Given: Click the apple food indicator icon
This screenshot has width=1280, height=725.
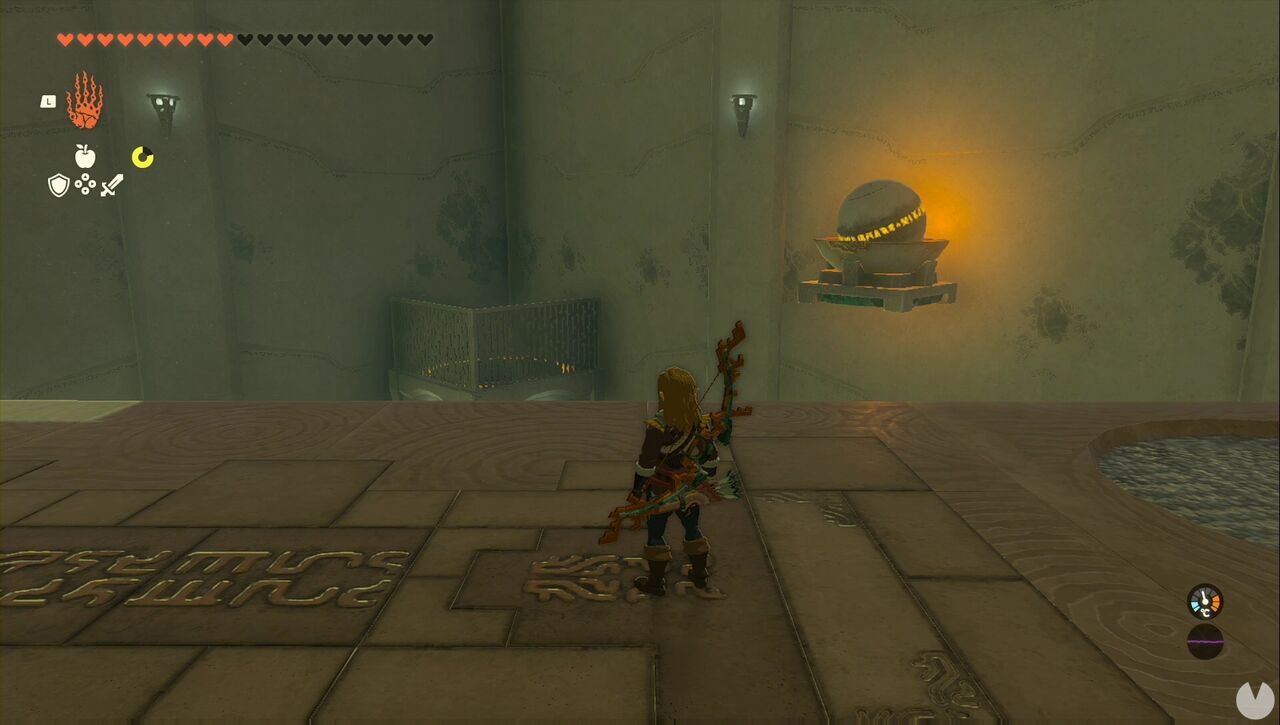Looking at the screenshot, I should point(87,158).
